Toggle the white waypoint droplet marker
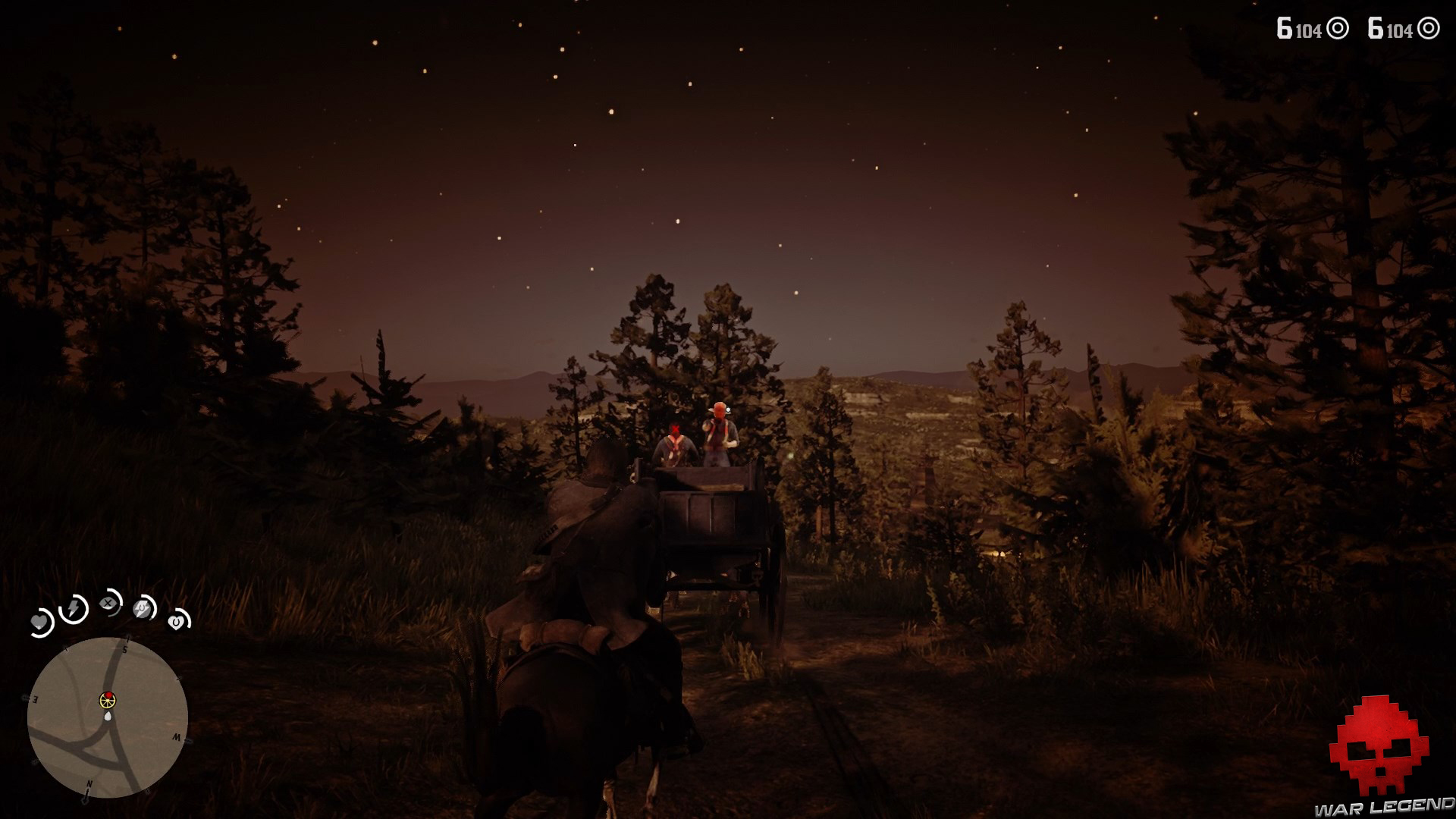The height and width of the screenshot is (819, 1456). click(108, 716)
